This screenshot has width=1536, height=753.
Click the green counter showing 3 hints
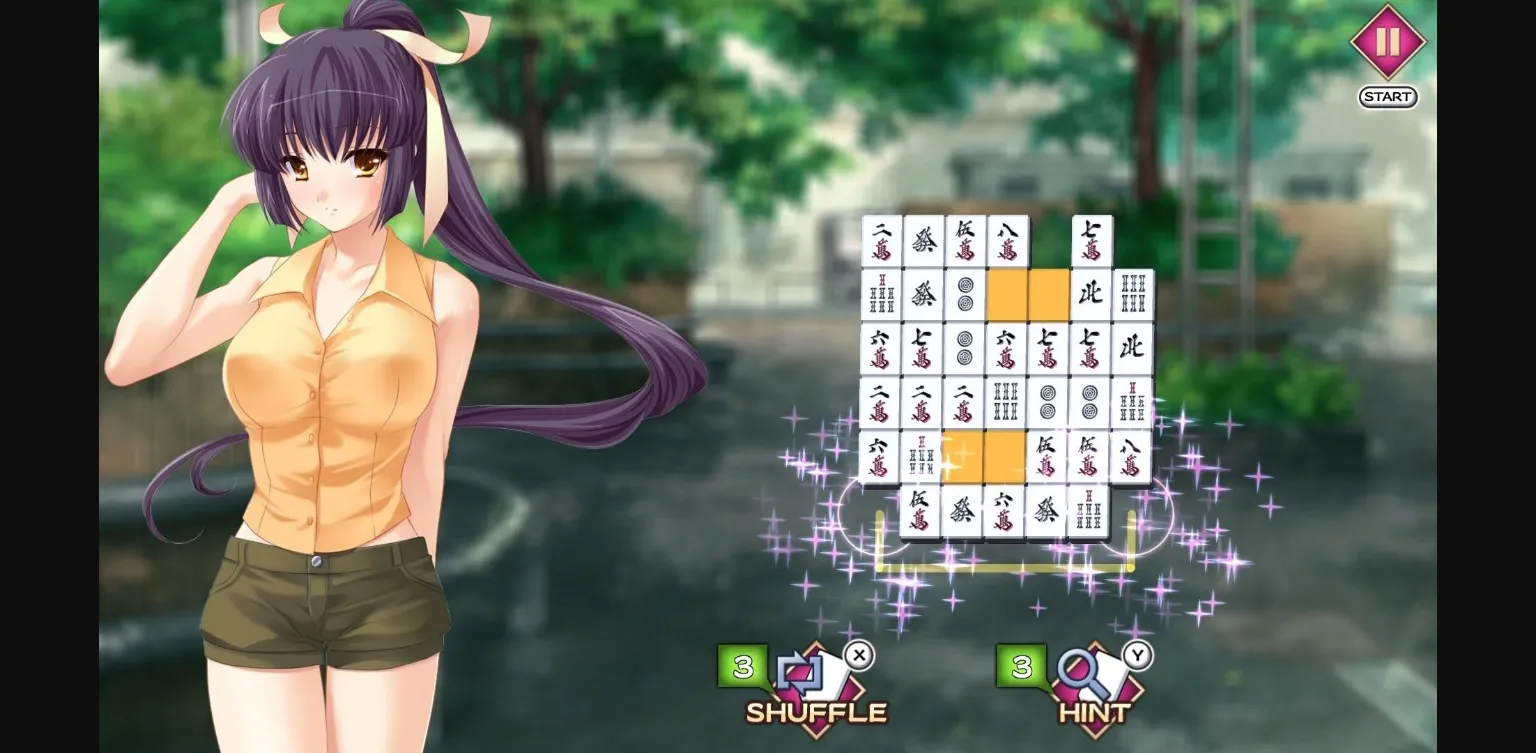point(1022,668)
